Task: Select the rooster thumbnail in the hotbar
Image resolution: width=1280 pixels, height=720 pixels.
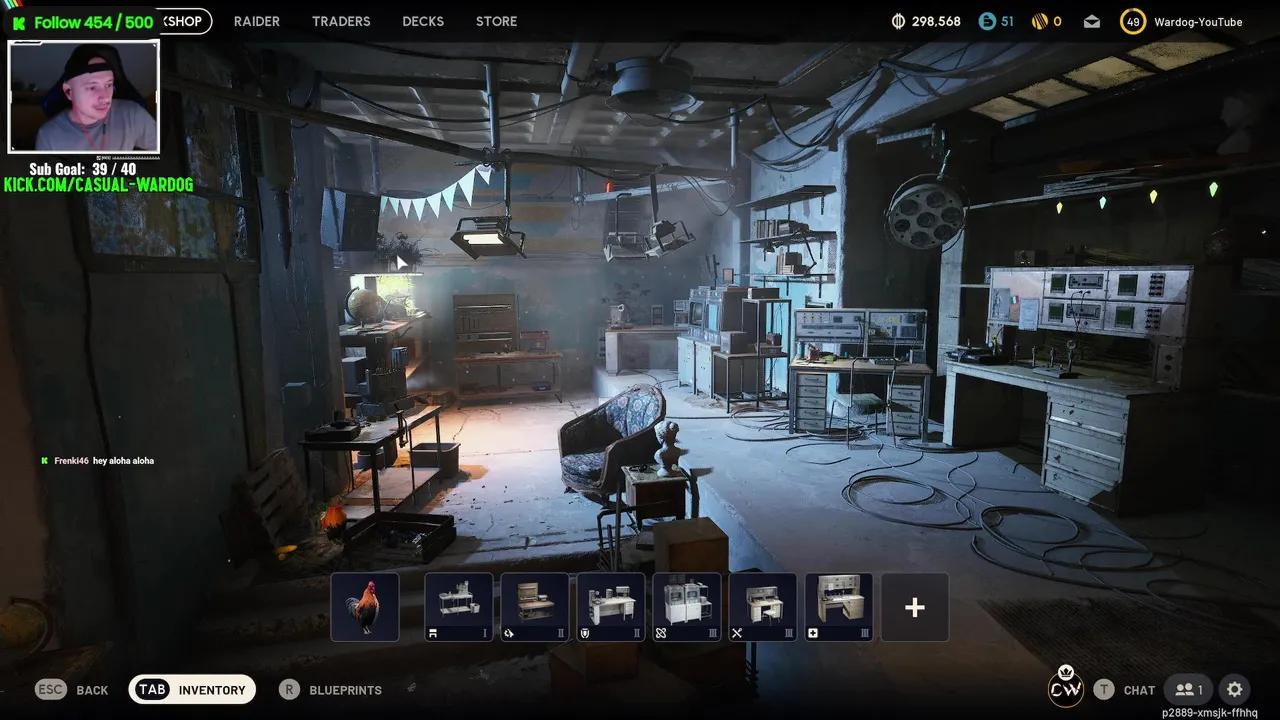Action: pyautogui.click(x=364, y=604)
